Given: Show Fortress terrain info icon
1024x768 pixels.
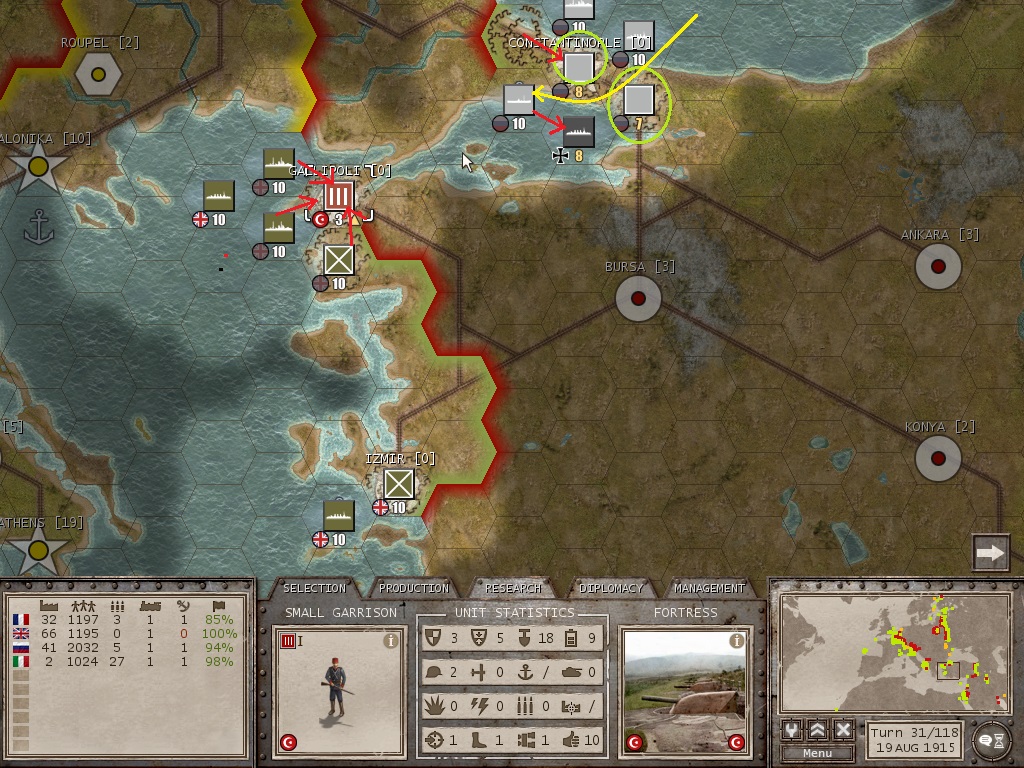Looking at the screenshot, I should 737,641.
